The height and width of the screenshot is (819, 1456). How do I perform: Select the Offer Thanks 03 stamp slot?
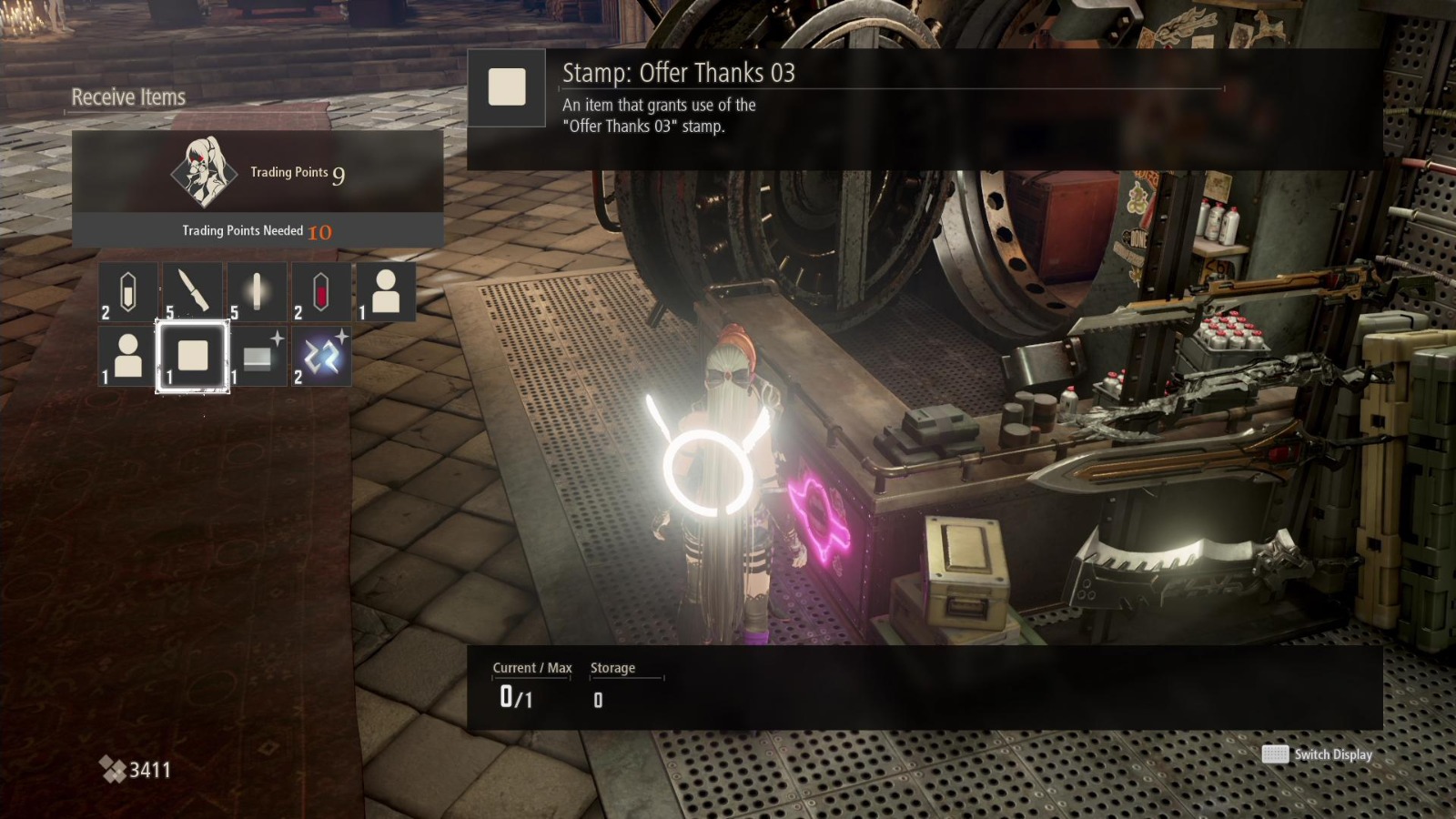coord(192,356)
